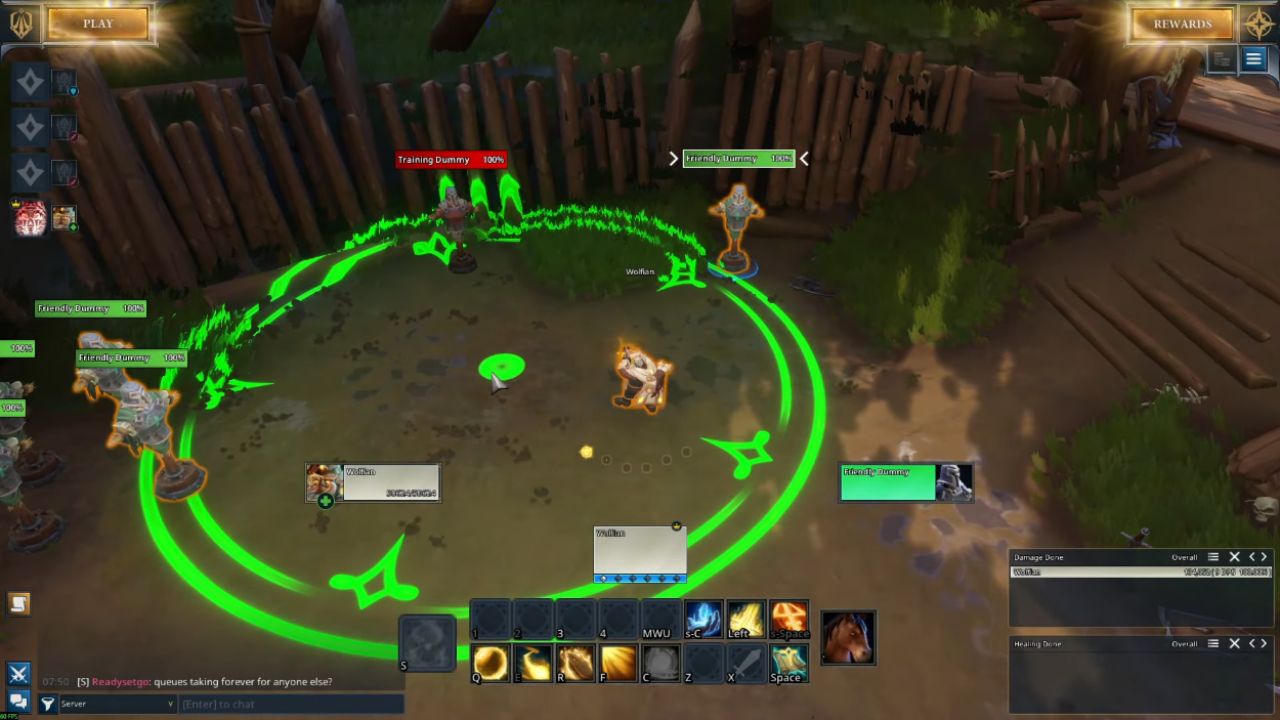
Task: Use the Space spellbook ability
Action: (x=788, y=662)
